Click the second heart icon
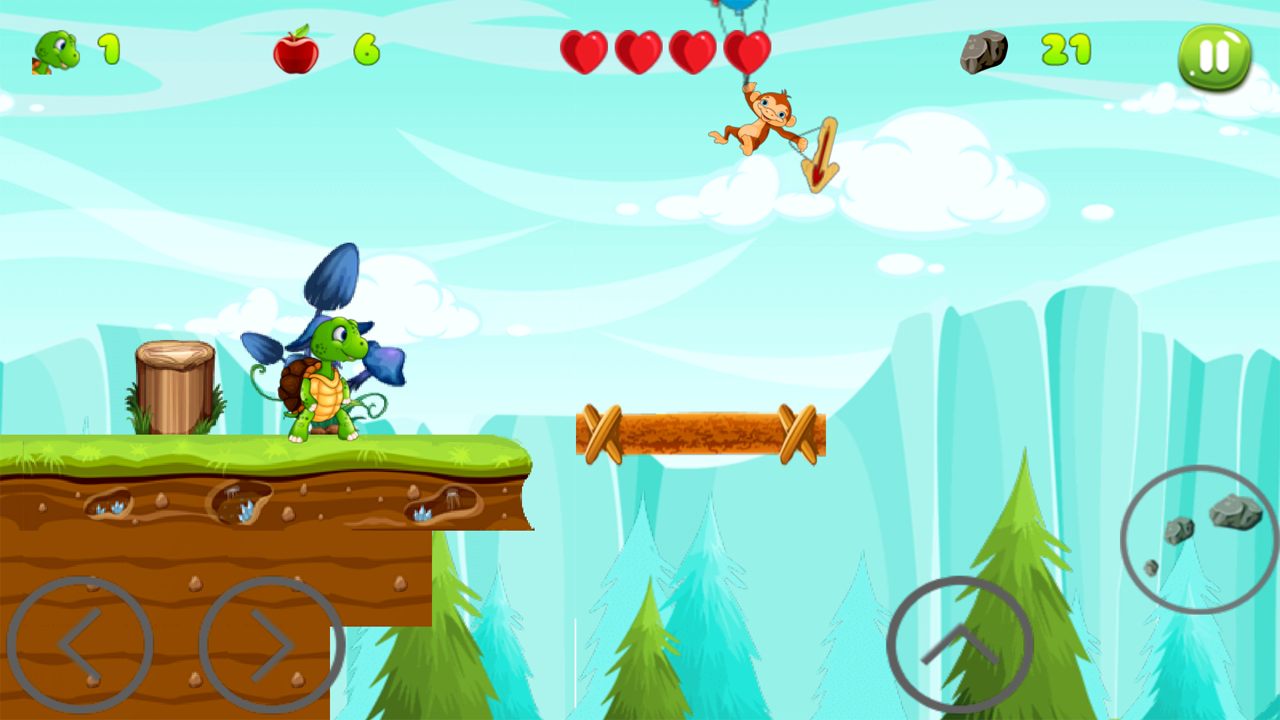This screenshot has height=720, width=1280. [x=641, y=50]
